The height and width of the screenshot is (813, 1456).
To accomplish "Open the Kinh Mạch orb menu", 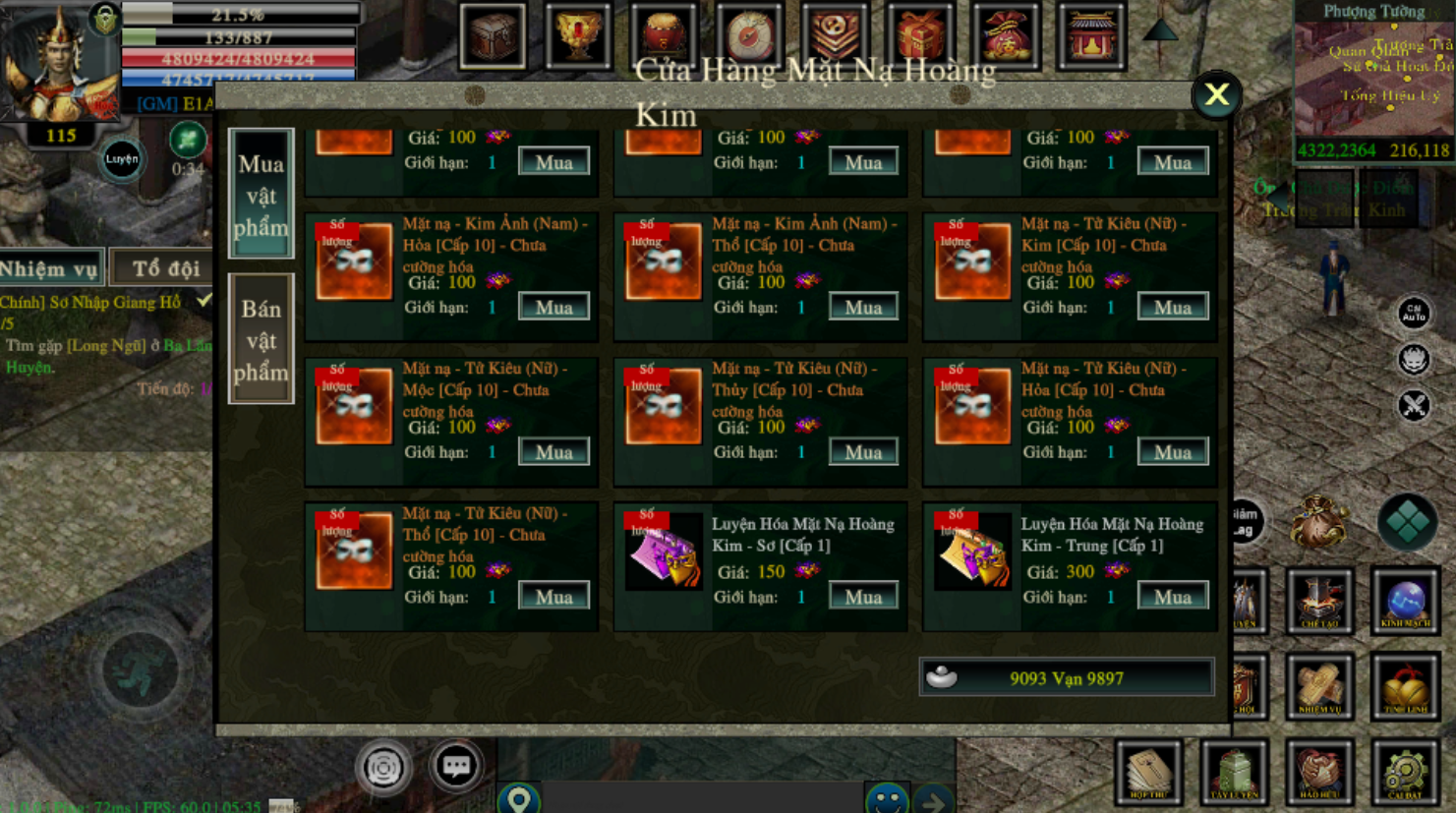I will point(1405,601).
